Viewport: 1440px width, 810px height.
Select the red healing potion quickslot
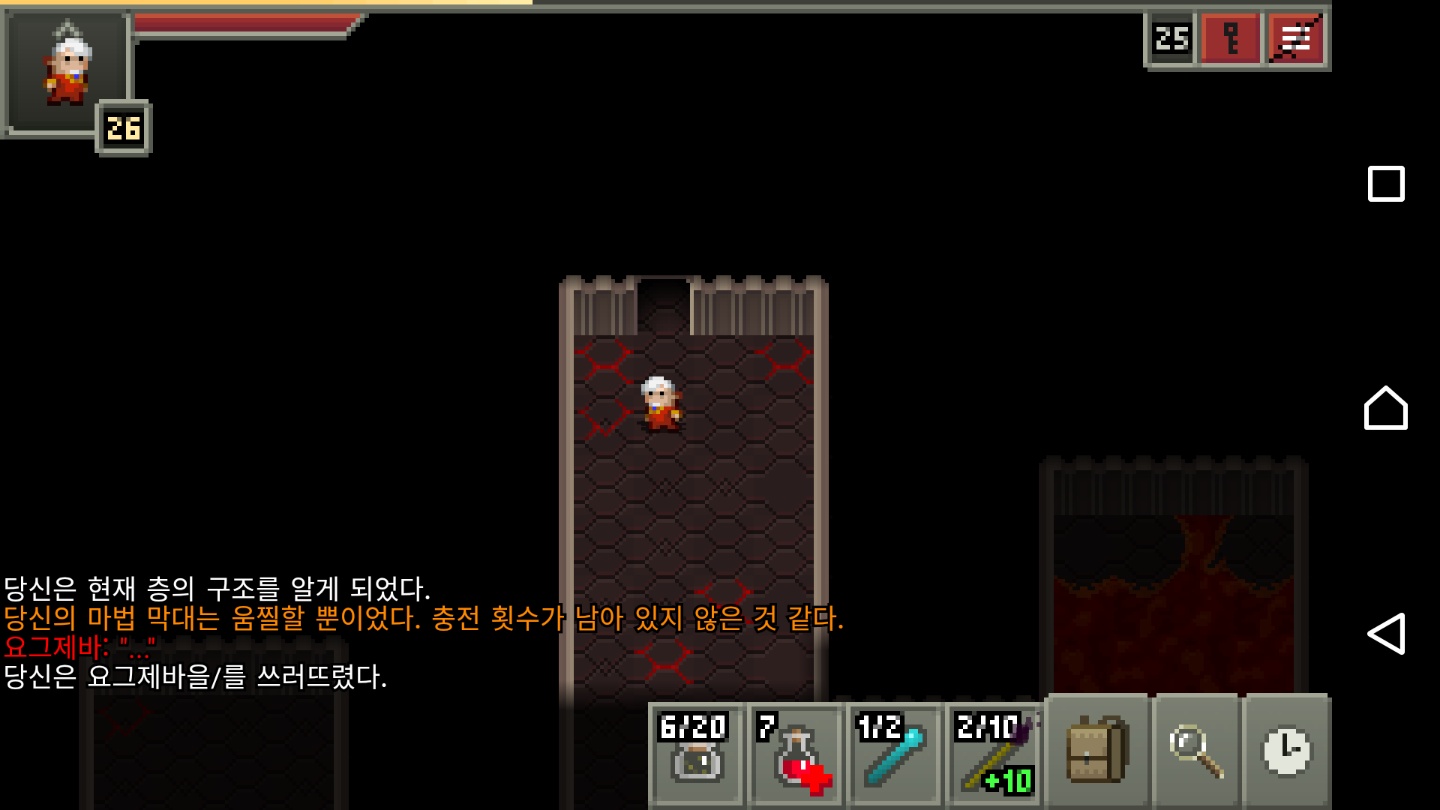click(x=796, y=757)
